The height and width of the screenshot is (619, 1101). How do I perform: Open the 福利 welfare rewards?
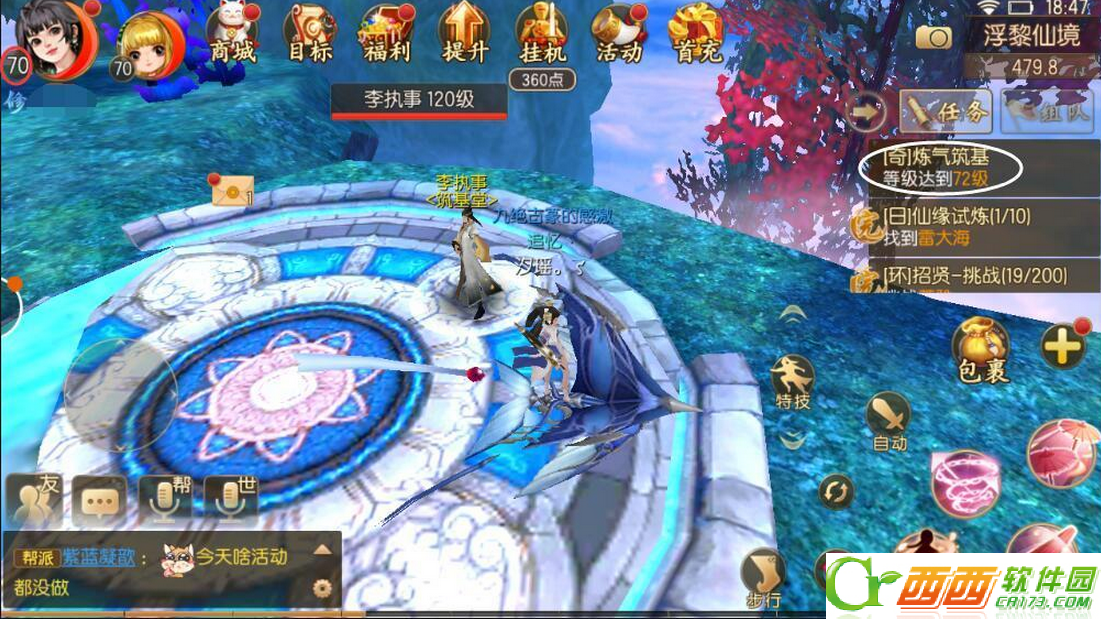[x=387, y=35]
